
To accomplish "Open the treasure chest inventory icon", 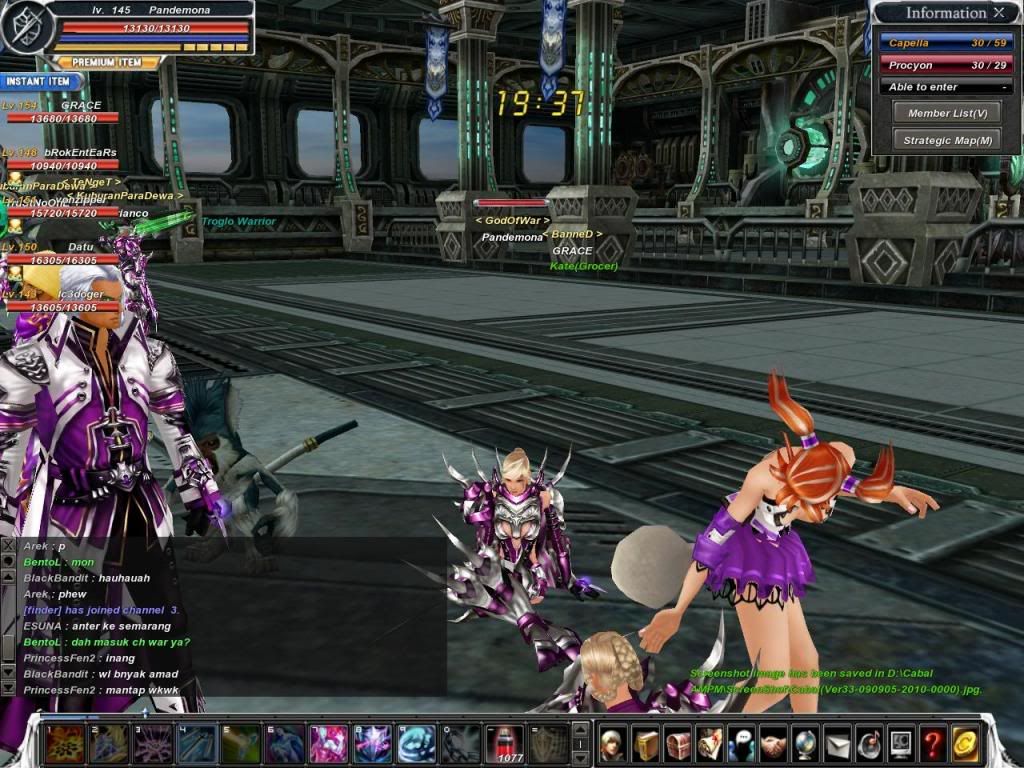I will tap(677, 744).
